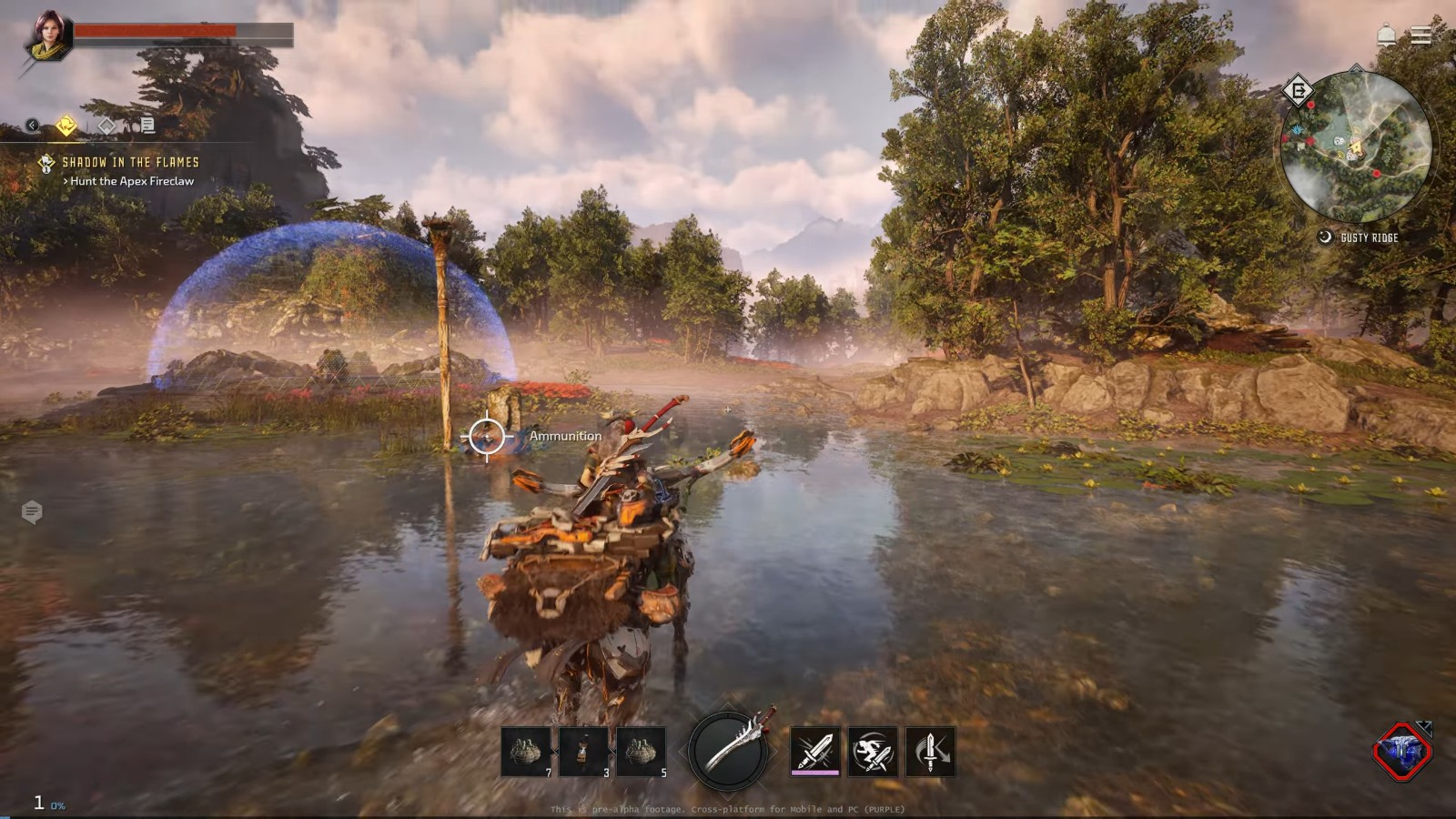
Task: Open the notifications bell
Action: click(x=1386, y=35)
